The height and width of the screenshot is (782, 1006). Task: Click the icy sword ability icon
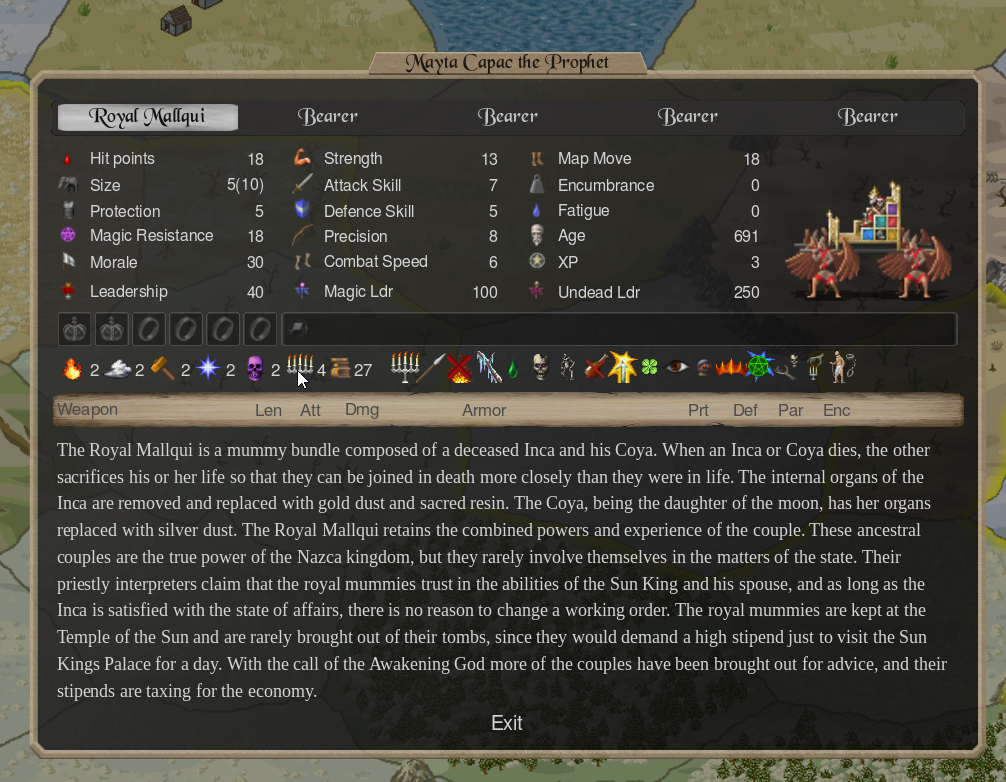coord(487,368)
